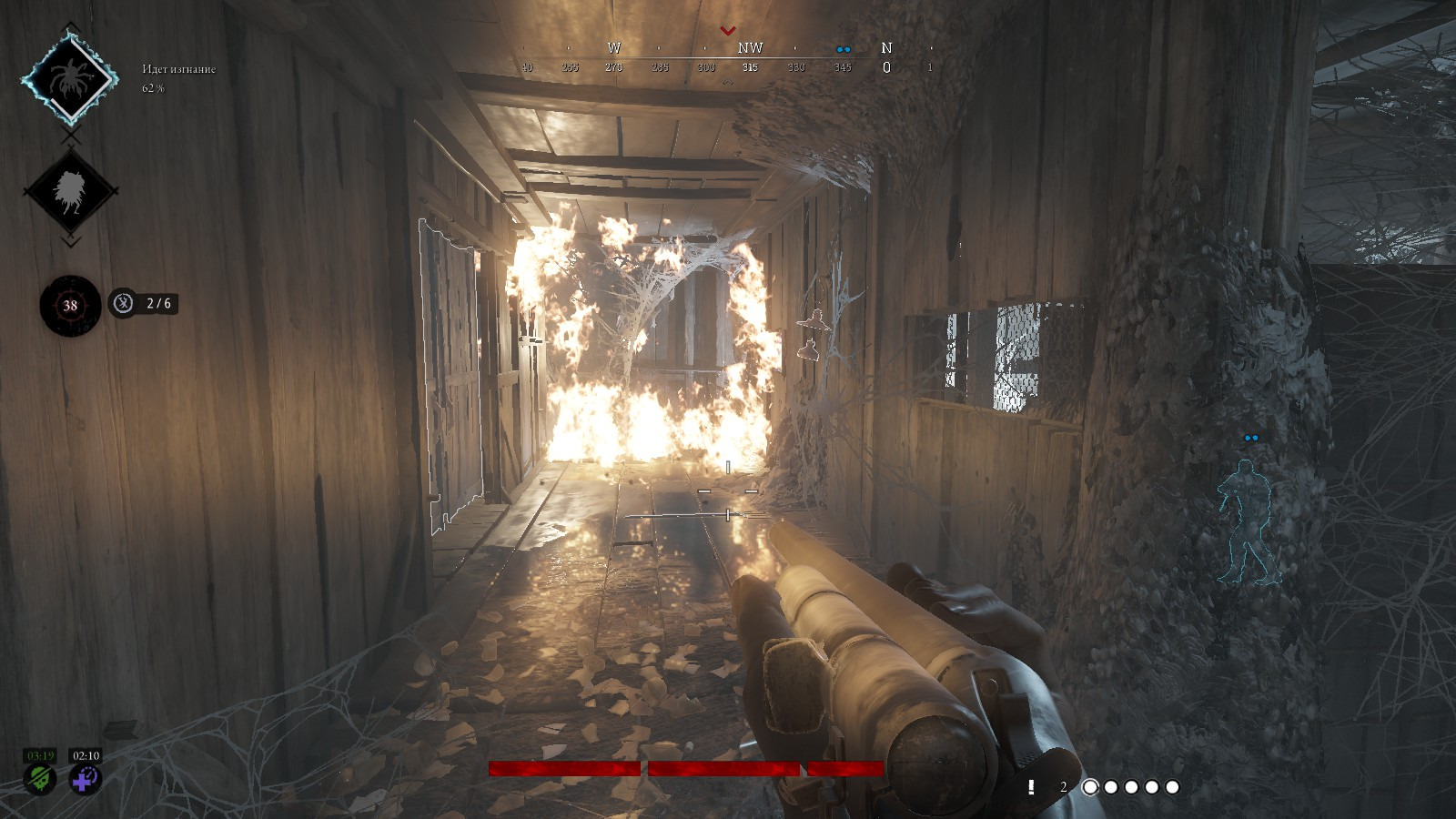Click the green skull poison effect icon
Viewport: 1456px width, 819px height.
click(x=39, y=779)
